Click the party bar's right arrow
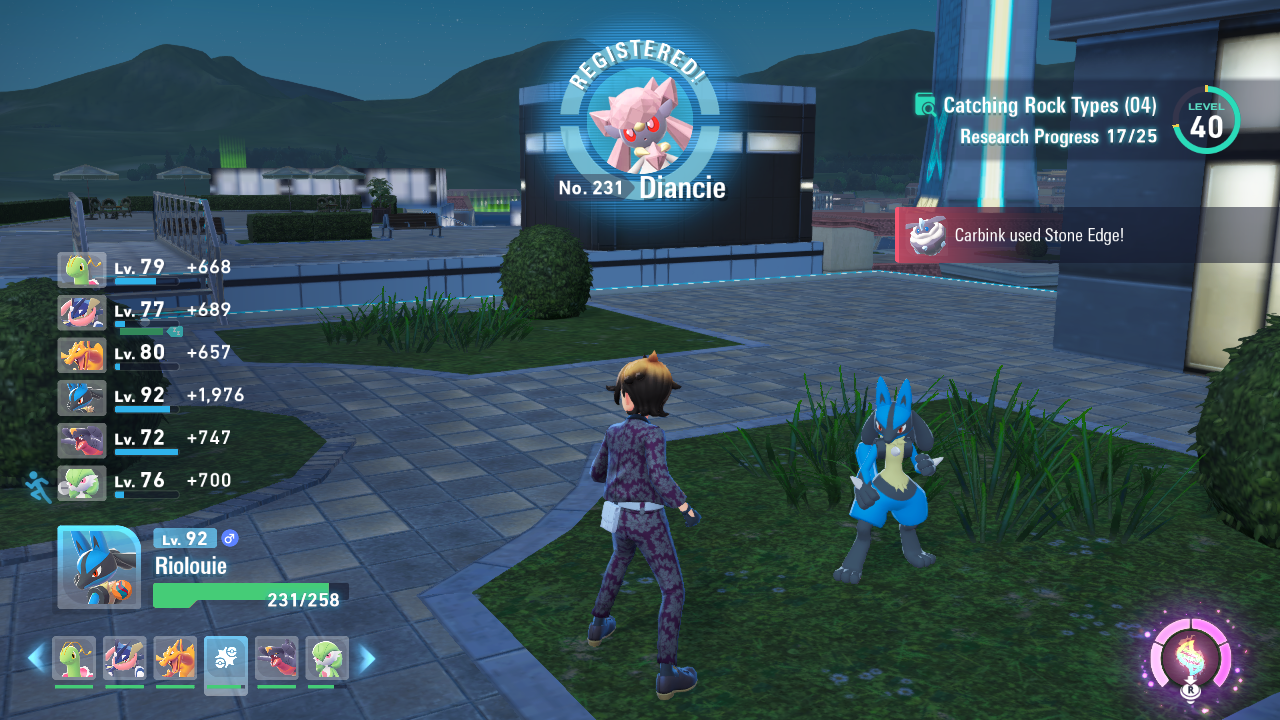 [367, 658]
